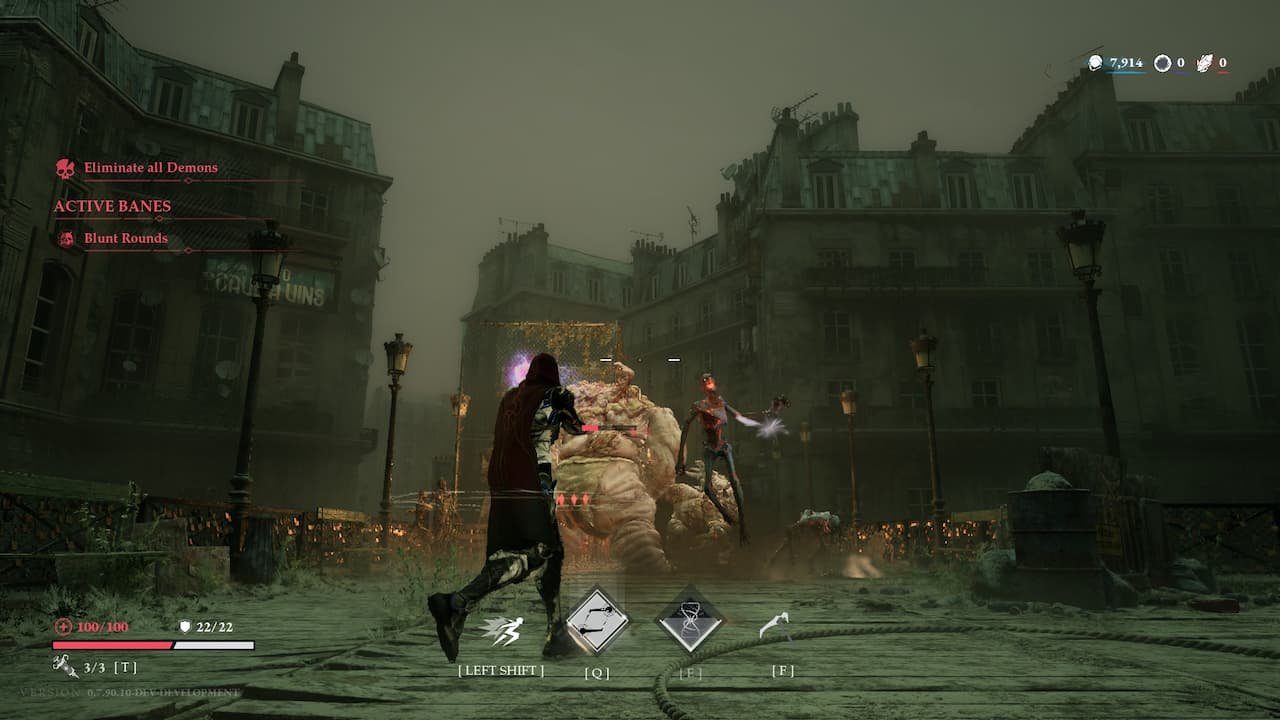Select the white armor shield icon
The width and height of the screenshot is (1280, 720).
(185, 627)
